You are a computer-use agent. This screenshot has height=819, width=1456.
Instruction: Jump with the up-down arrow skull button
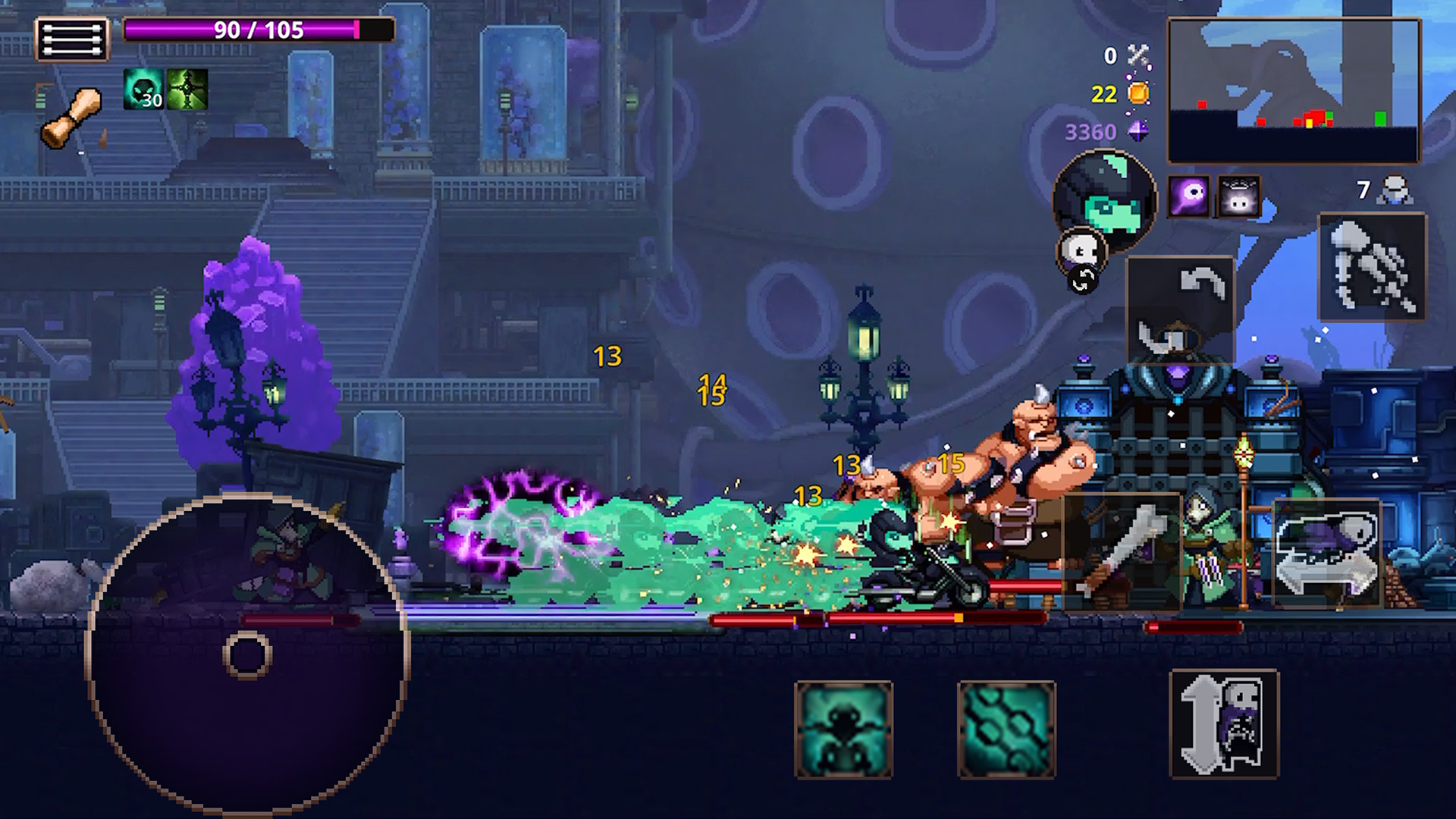(x=1224, y=725)
